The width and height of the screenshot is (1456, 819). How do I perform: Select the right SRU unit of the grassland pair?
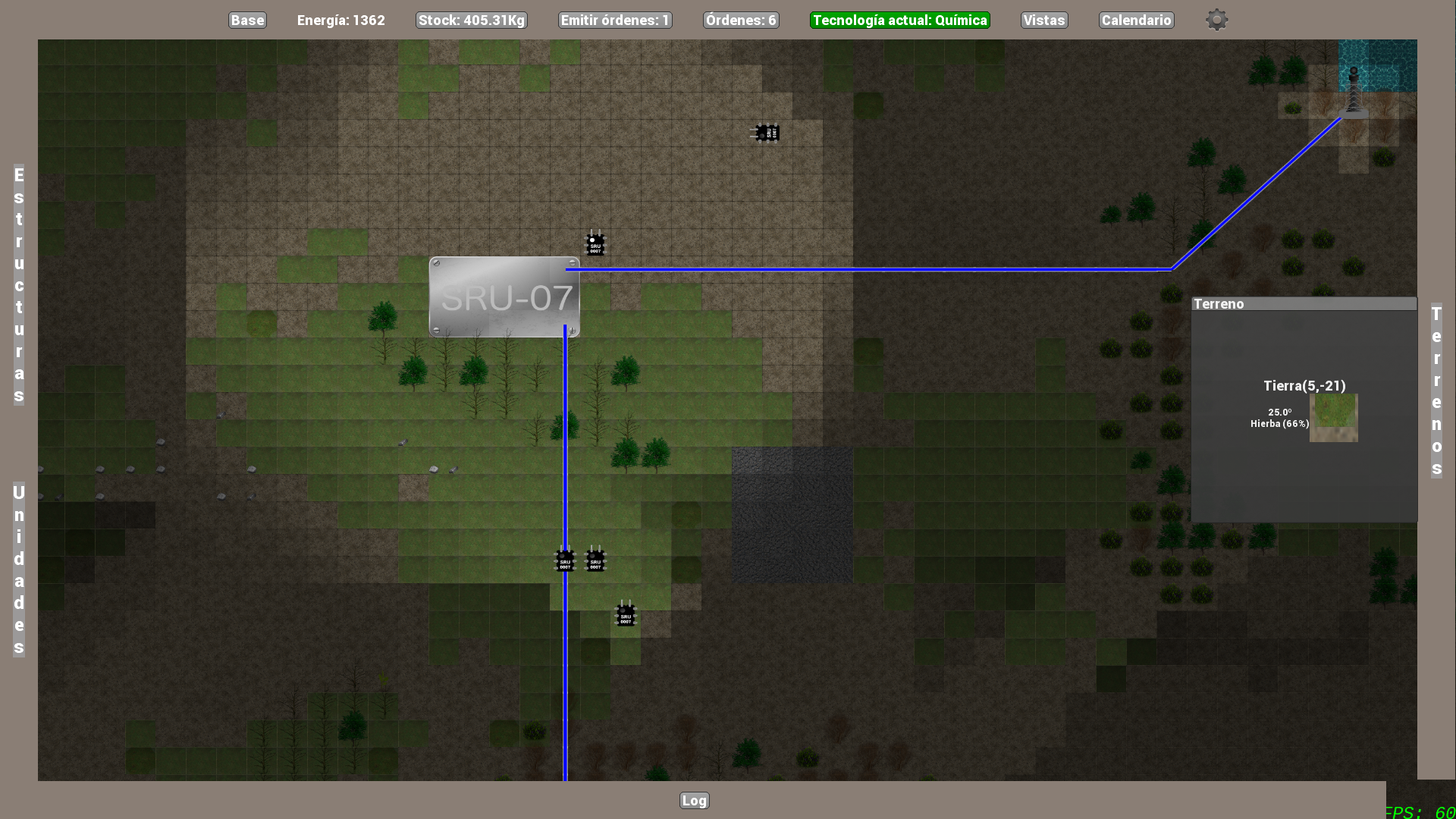pyautogui.click(x=596, y=560)
